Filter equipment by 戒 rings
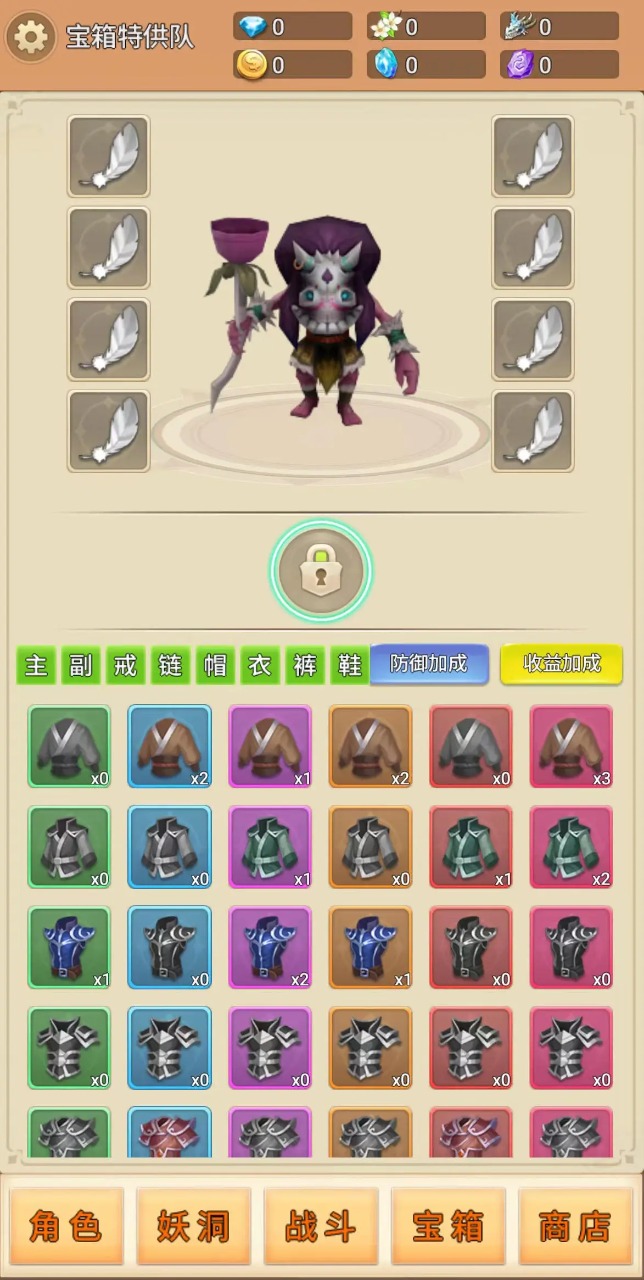 (x=125, y=665)
